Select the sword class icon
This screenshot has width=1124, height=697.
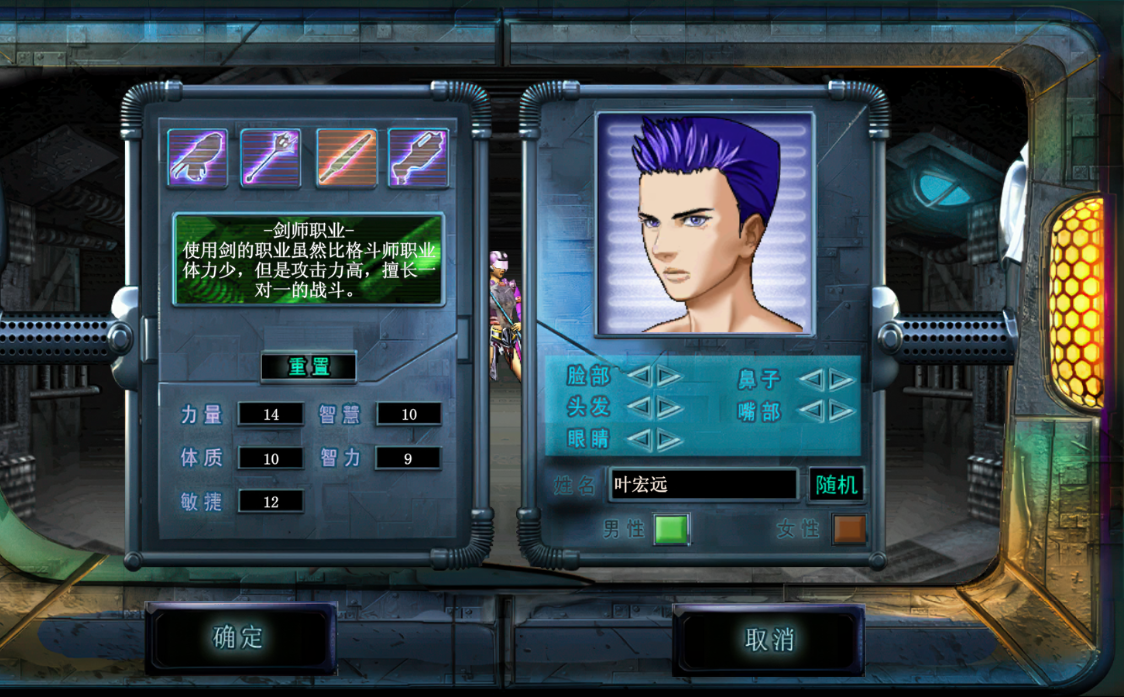point(346,158)
